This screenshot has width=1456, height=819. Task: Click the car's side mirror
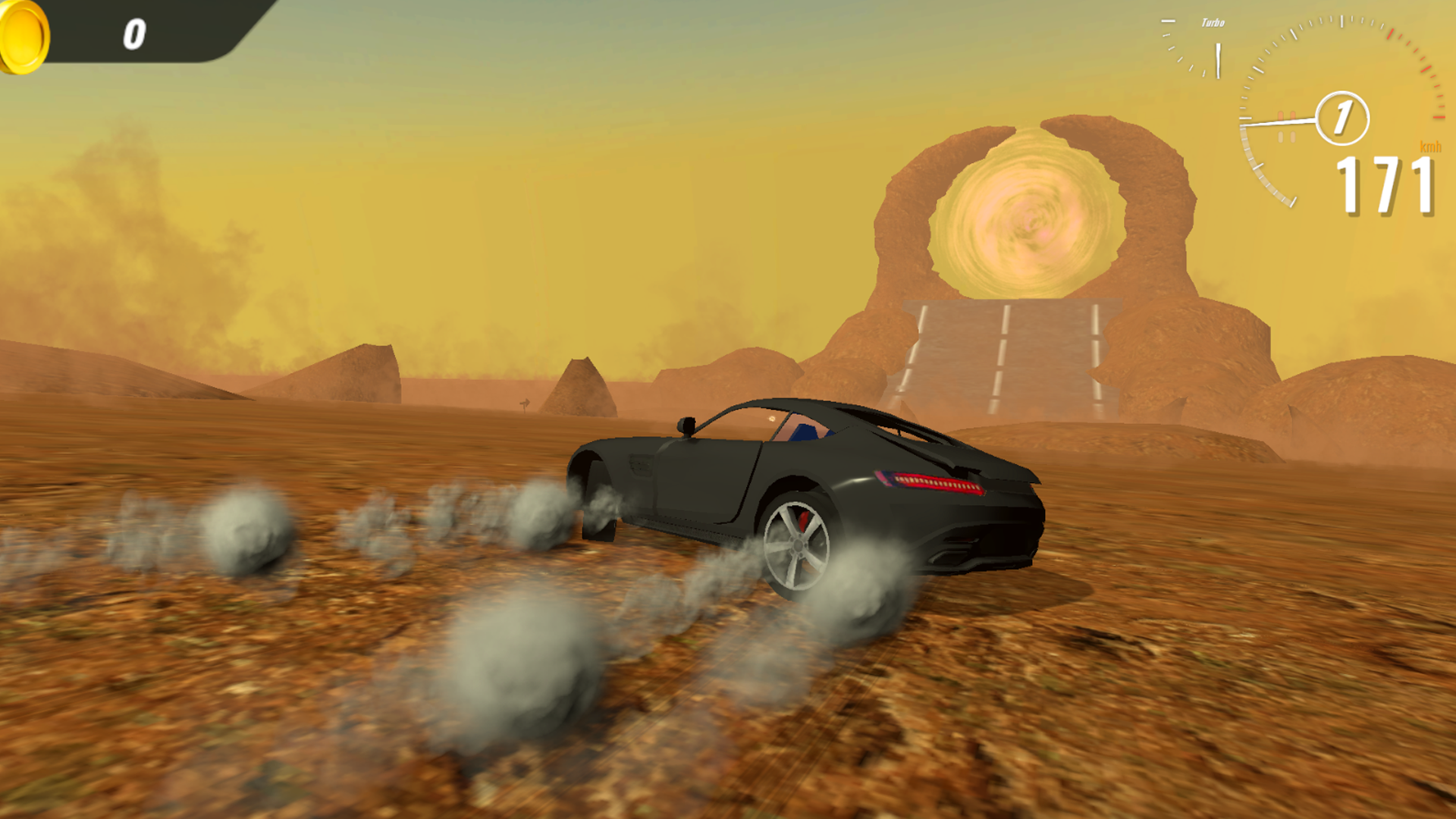[686, 426]
